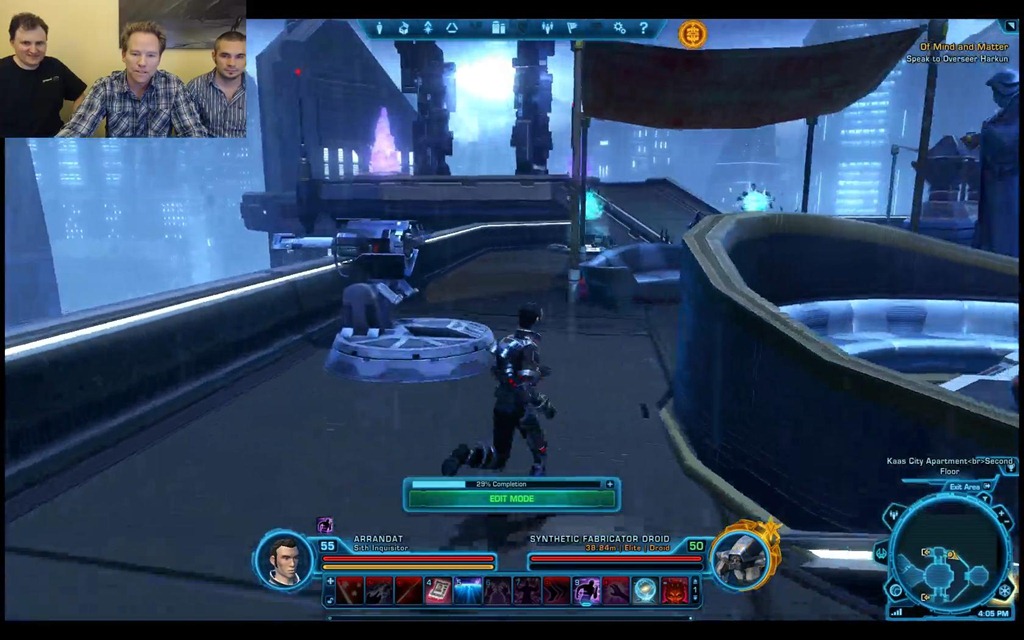Click the Exit Area button
Screen dimensions: 1024x640
tap(964, 487)
